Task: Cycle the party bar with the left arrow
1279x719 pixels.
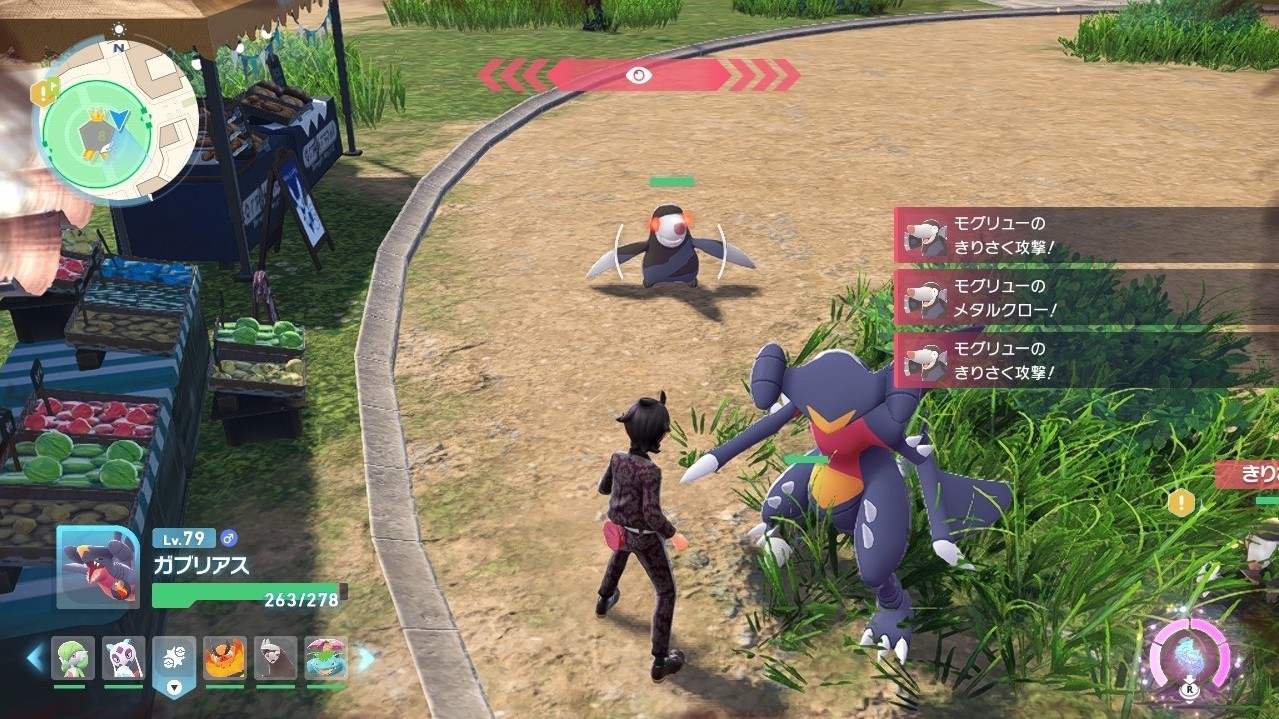Action: 35,658
